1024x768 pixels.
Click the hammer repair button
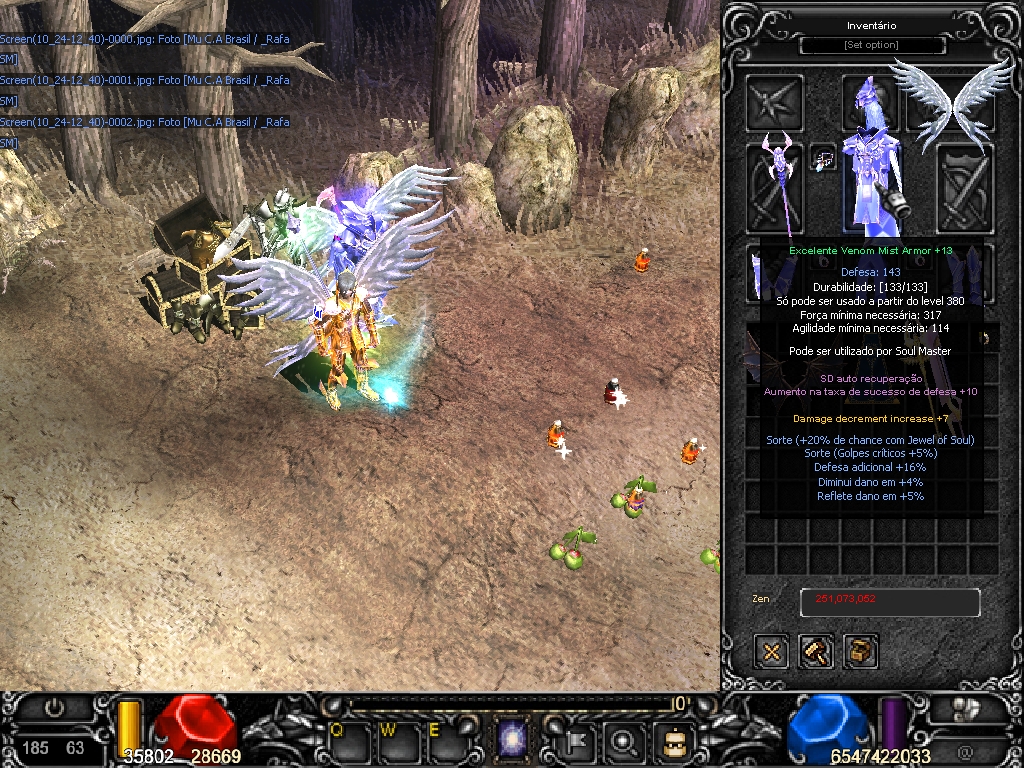click(816, 652)
